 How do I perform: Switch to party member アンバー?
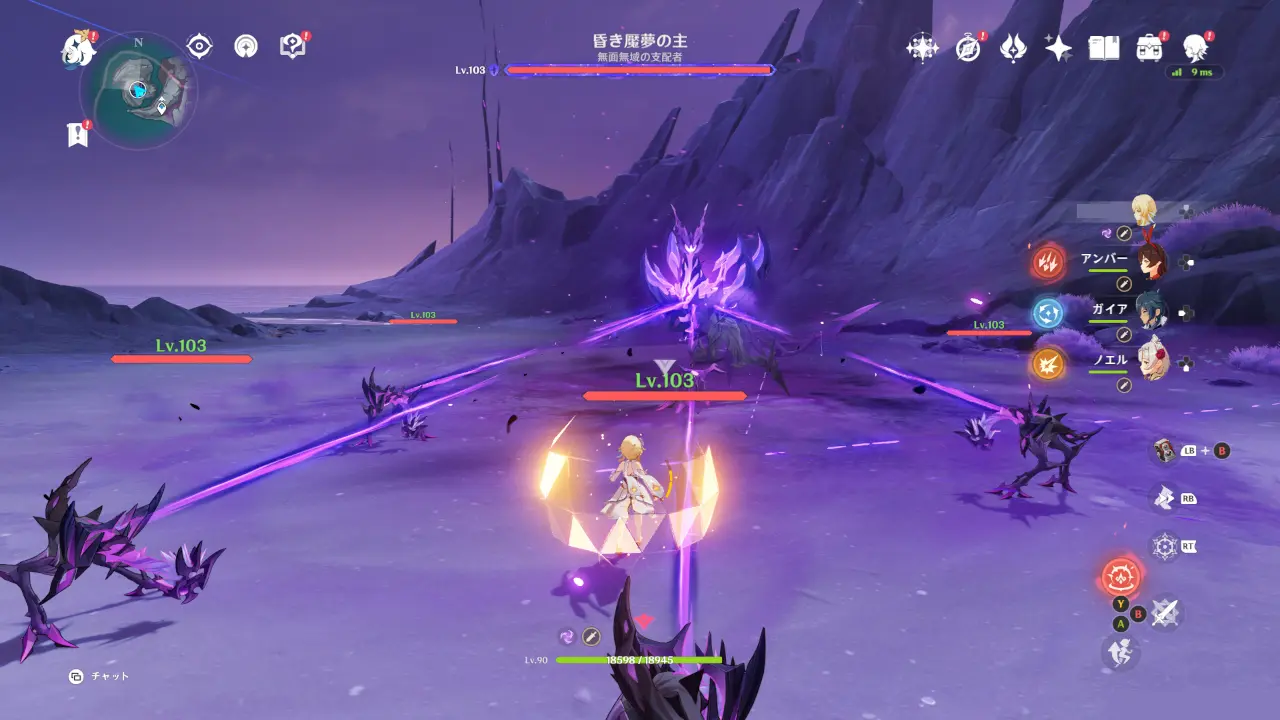[x=1151, y=262]
